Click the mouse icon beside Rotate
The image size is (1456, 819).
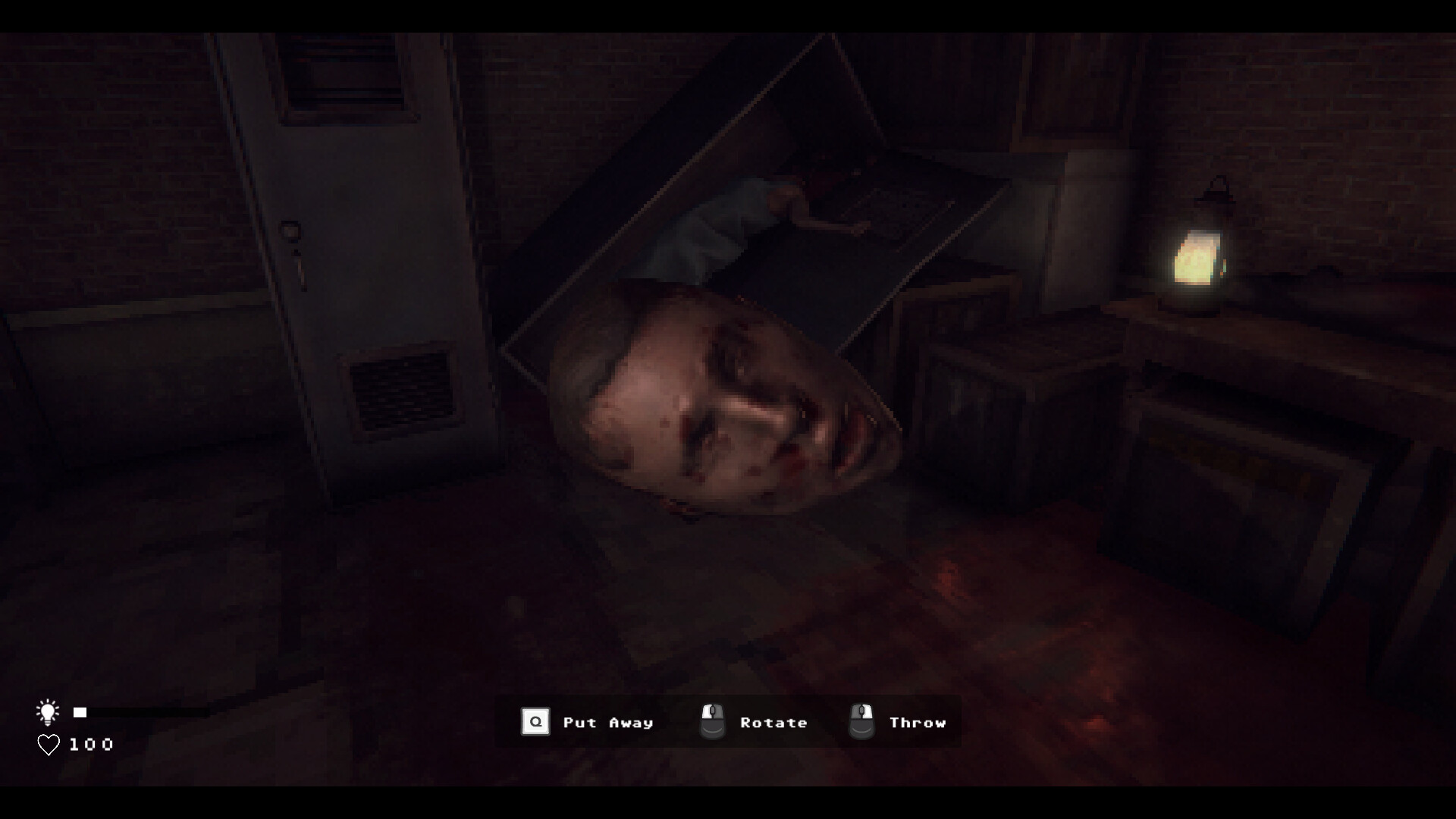coord(711,721)
